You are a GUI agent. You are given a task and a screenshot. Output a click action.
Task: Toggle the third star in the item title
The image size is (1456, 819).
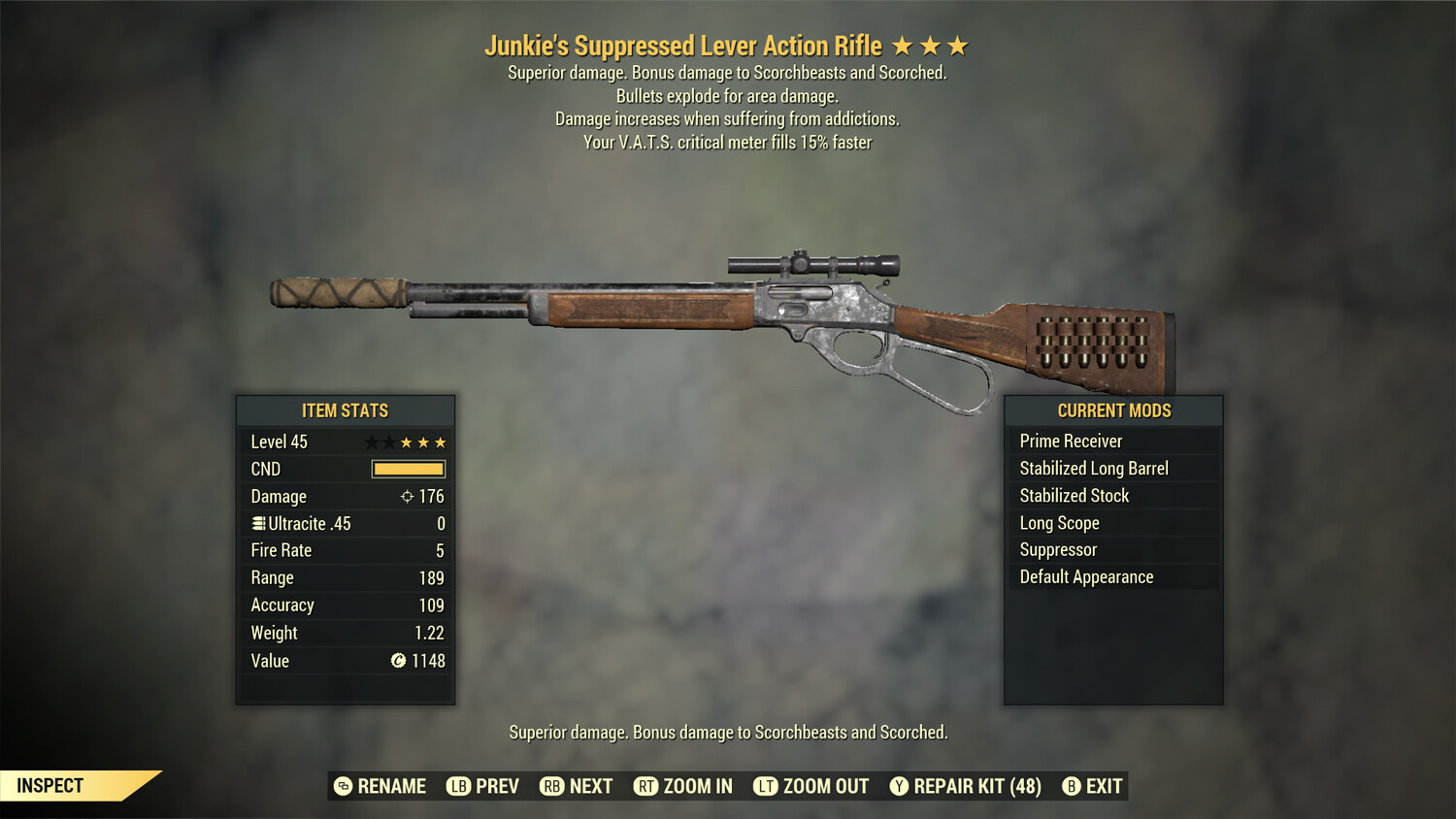(x=959, y=45)
